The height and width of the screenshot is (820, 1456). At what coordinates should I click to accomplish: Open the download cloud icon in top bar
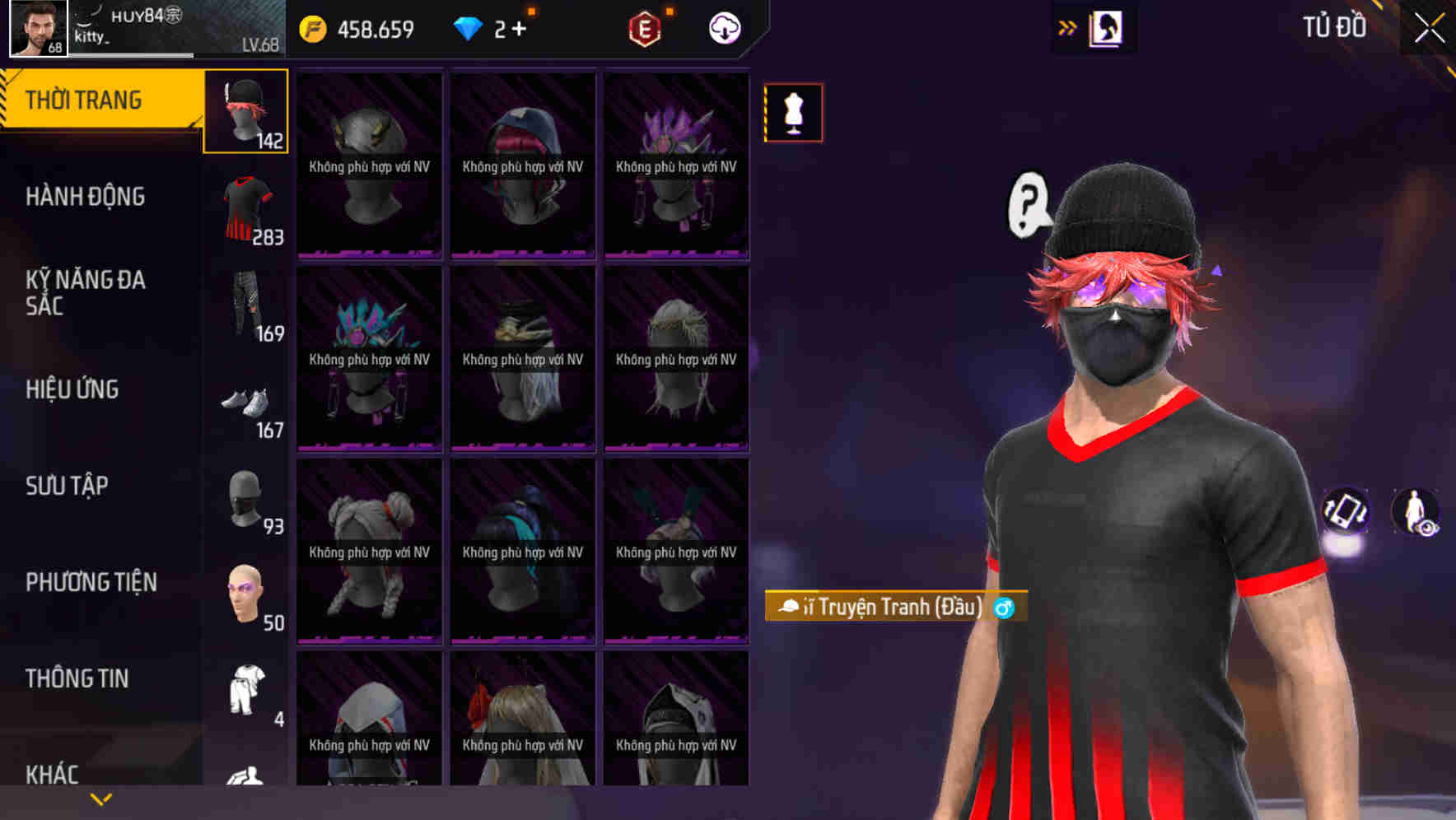(723, 27)
